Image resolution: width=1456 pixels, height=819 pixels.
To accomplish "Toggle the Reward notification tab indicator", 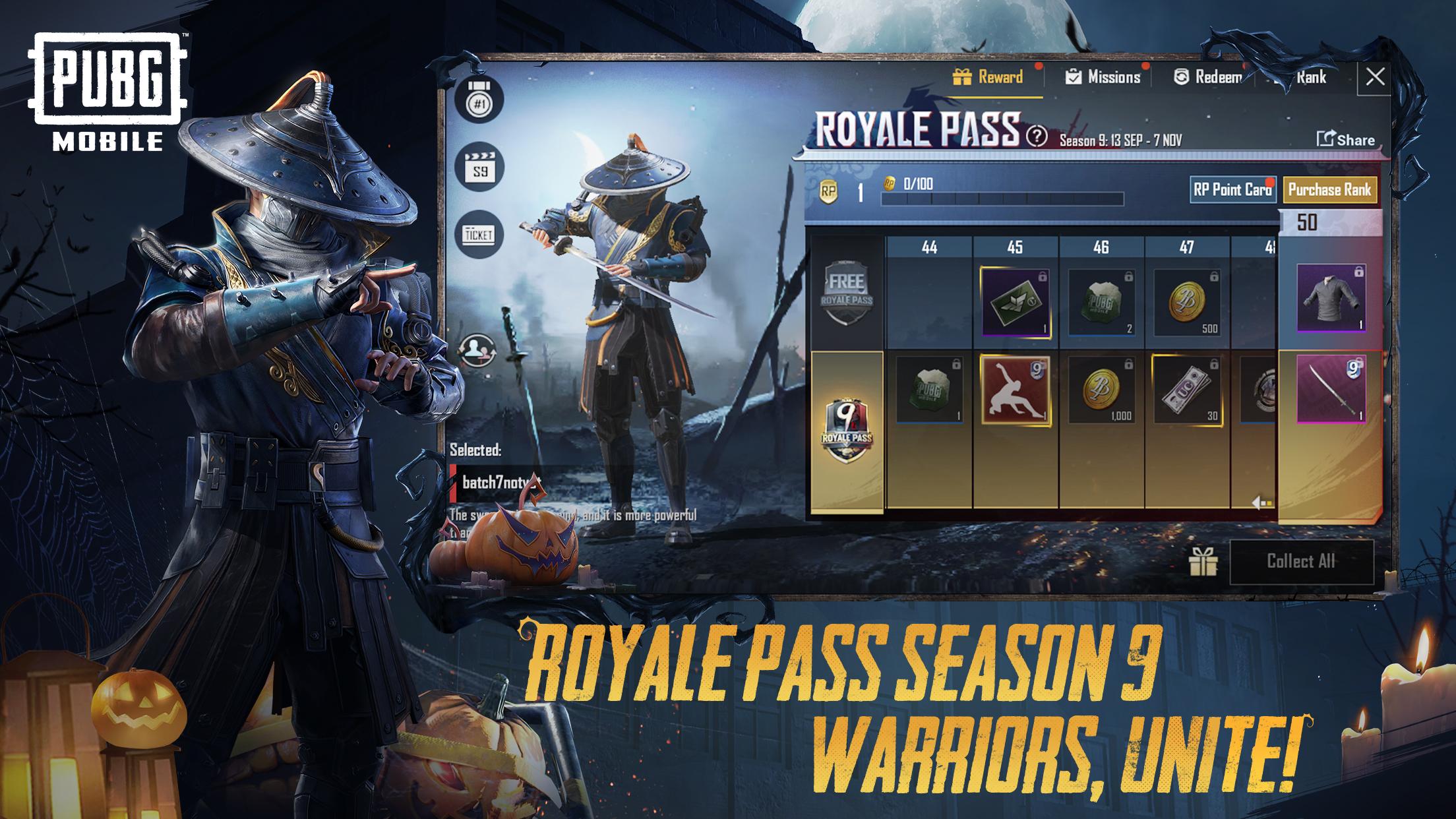I will pyautogui.click(x=1037, y=68).
